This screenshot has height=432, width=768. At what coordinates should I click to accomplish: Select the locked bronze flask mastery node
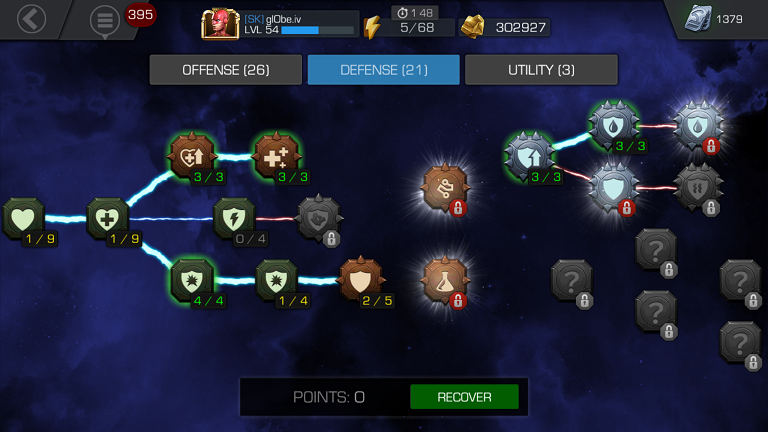pos(445,280)
